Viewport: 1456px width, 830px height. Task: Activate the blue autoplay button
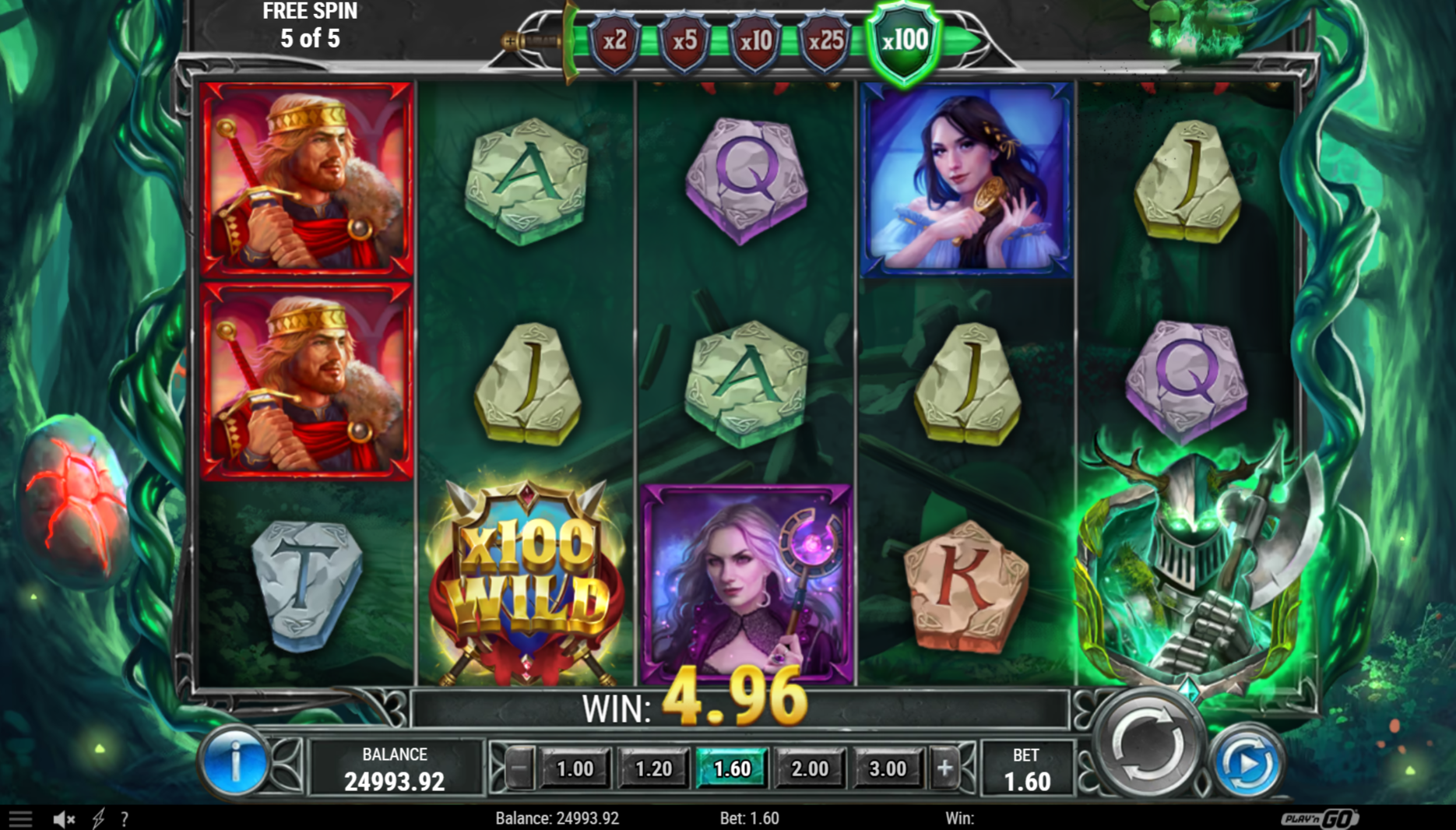[x=1247, y=764]
